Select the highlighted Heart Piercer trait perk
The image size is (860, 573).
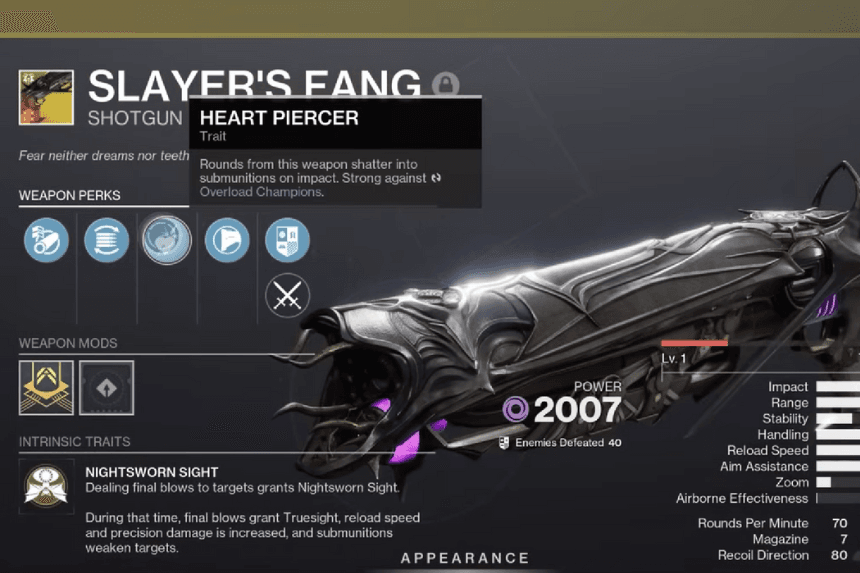166,241
